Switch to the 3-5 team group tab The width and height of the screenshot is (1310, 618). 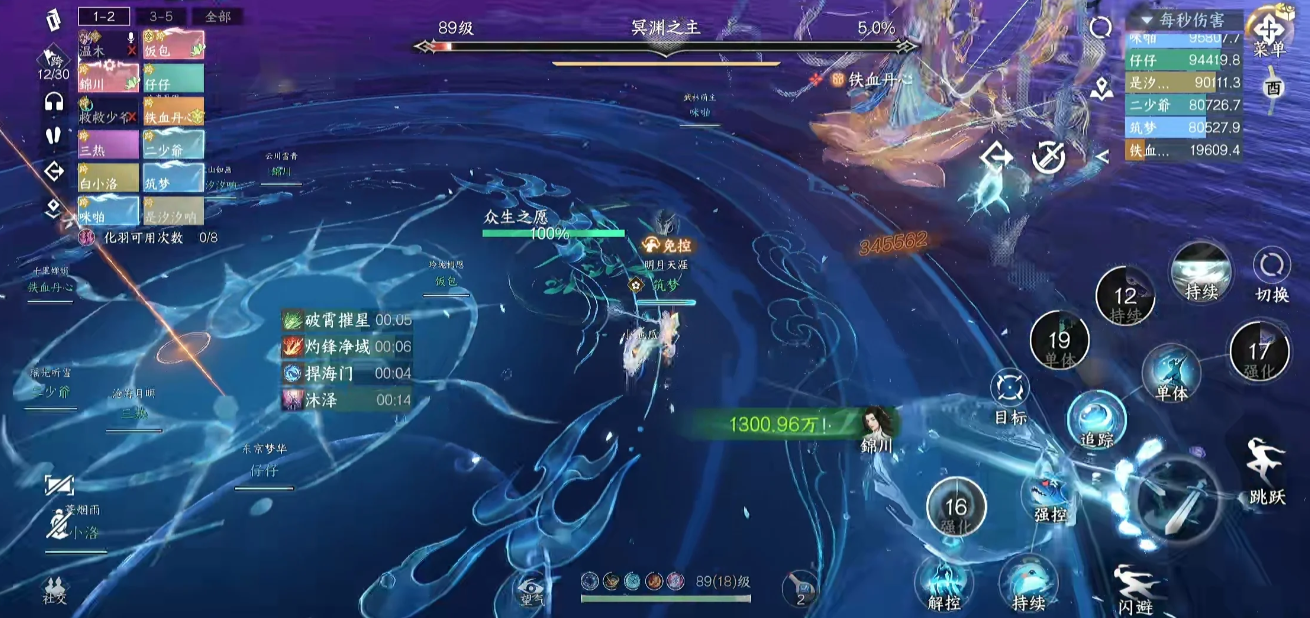pos(159,16)
